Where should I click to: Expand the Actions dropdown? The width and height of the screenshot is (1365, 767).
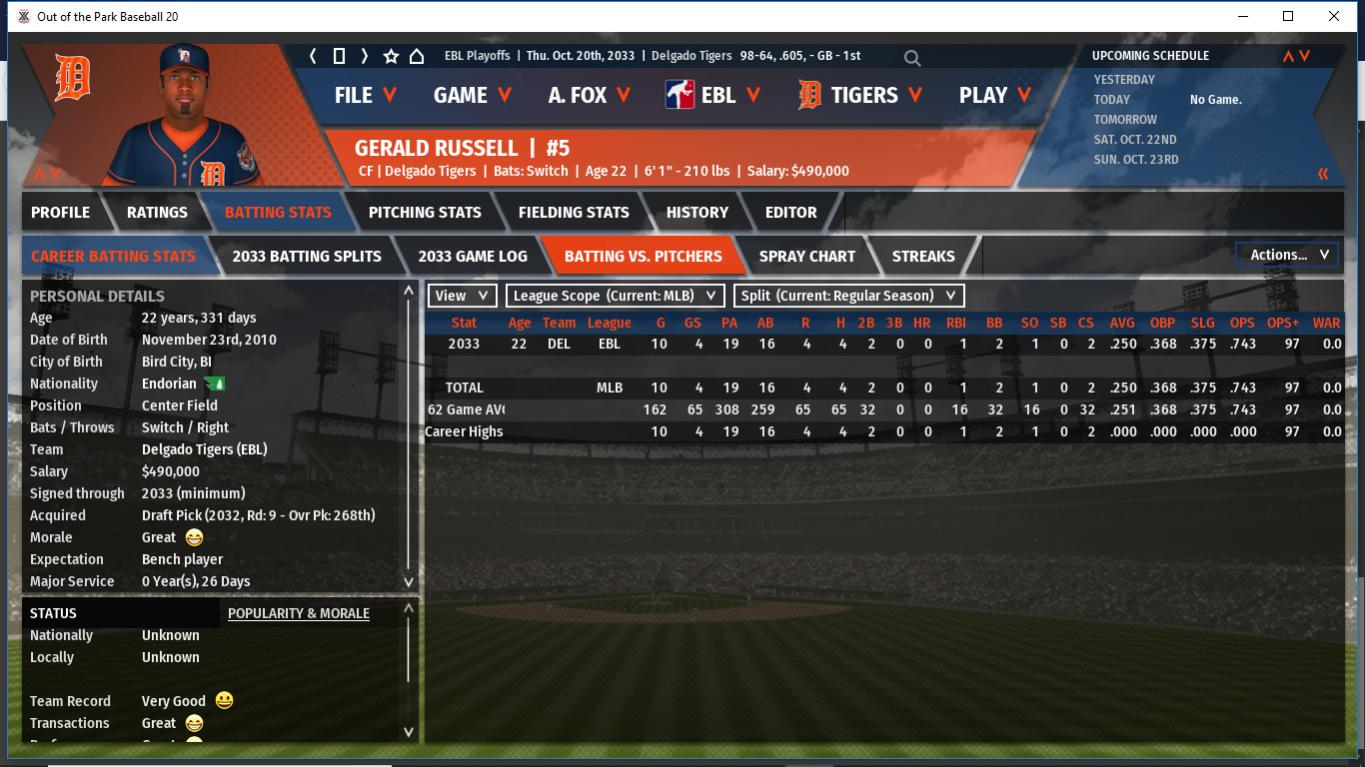[x=1288, y=255]
